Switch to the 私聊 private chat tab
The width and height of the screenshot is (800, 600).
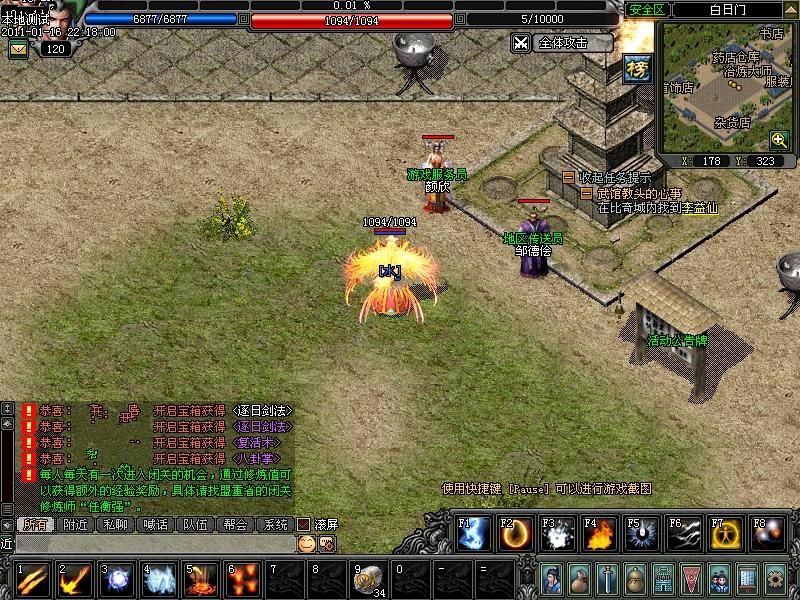point(116,524)
